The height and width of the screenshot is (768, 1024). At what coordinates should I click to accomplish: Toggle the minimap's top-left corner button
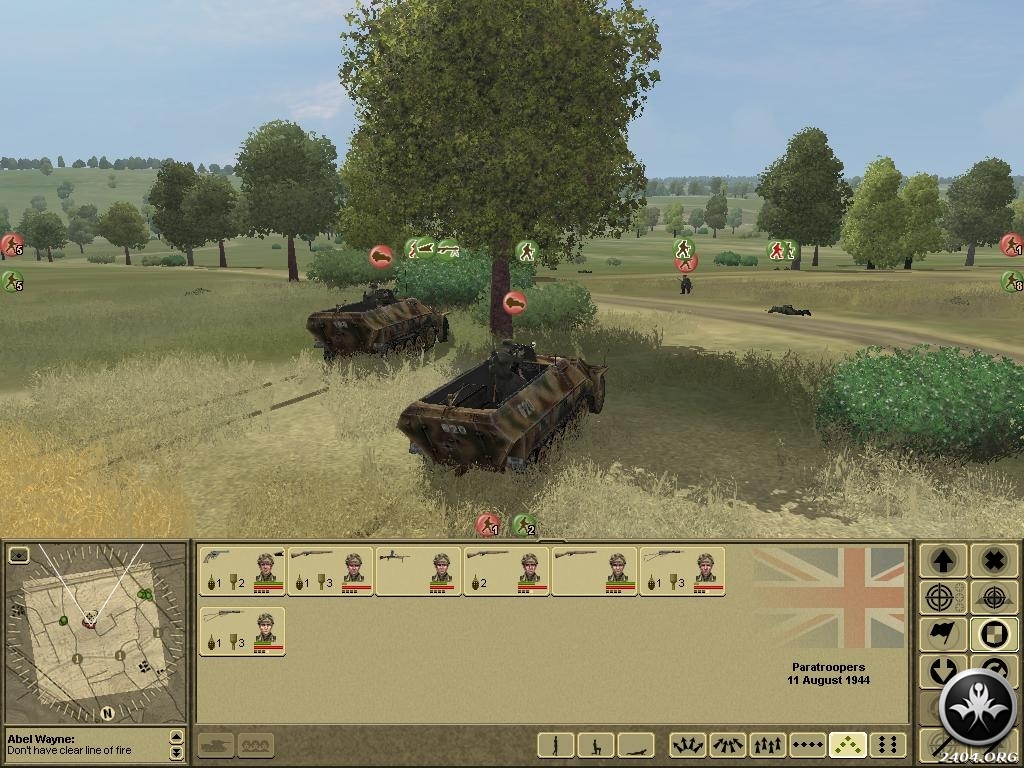click(18, 553)
